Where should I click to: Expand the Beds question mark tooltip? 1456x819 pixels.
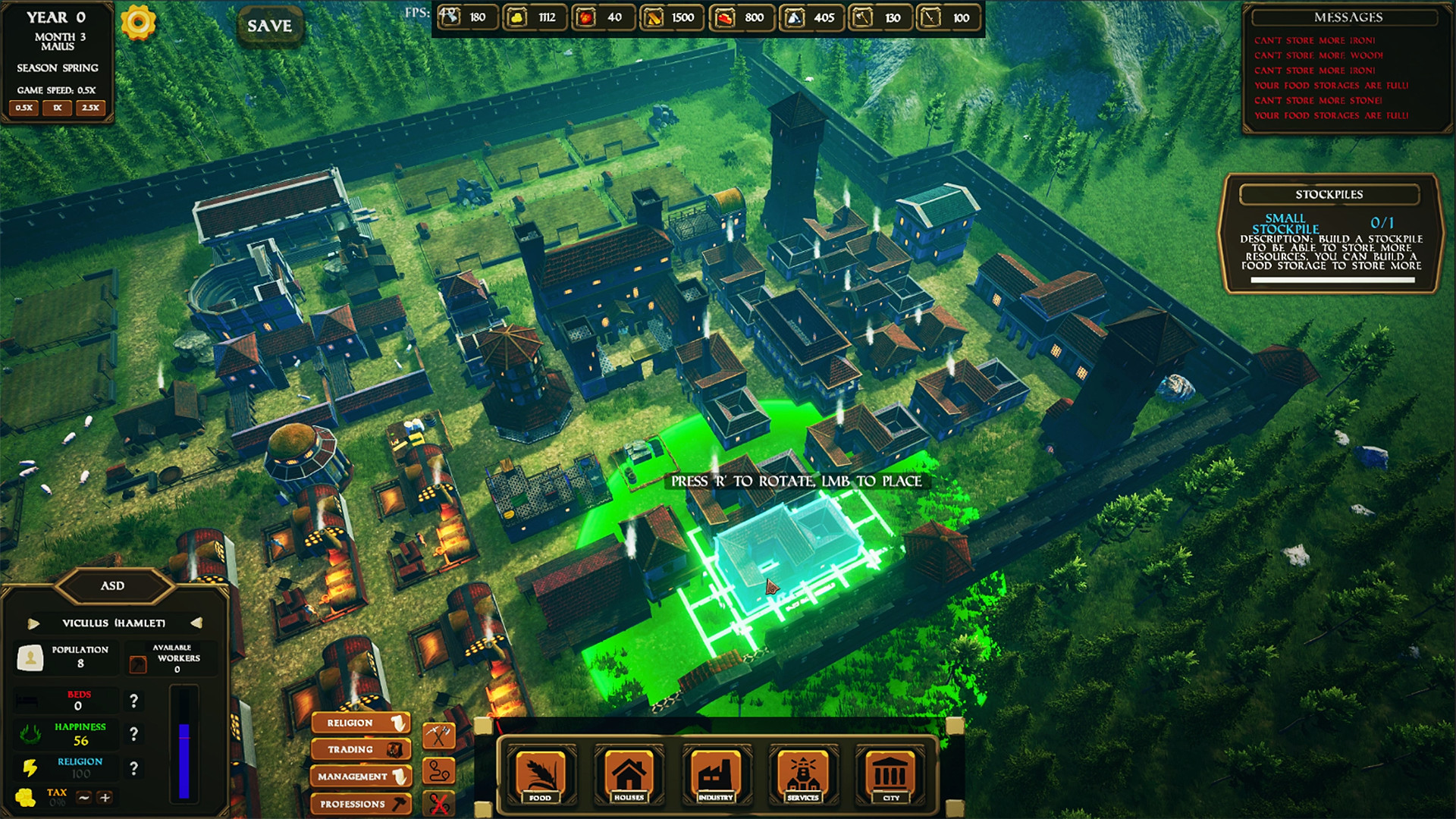pos(135,700)
